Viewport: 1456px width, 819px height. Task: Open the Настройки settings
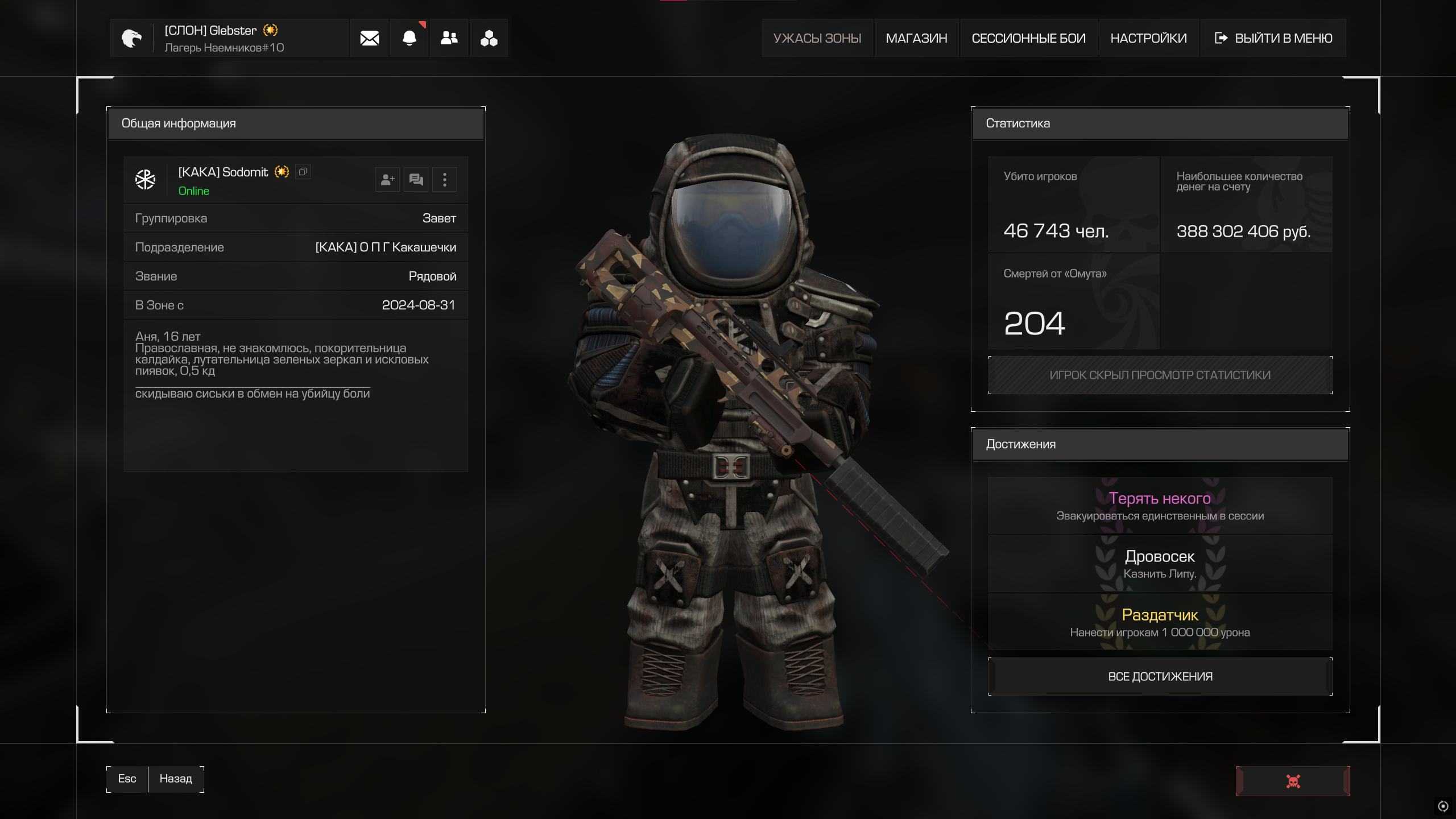click(1148, 38)
